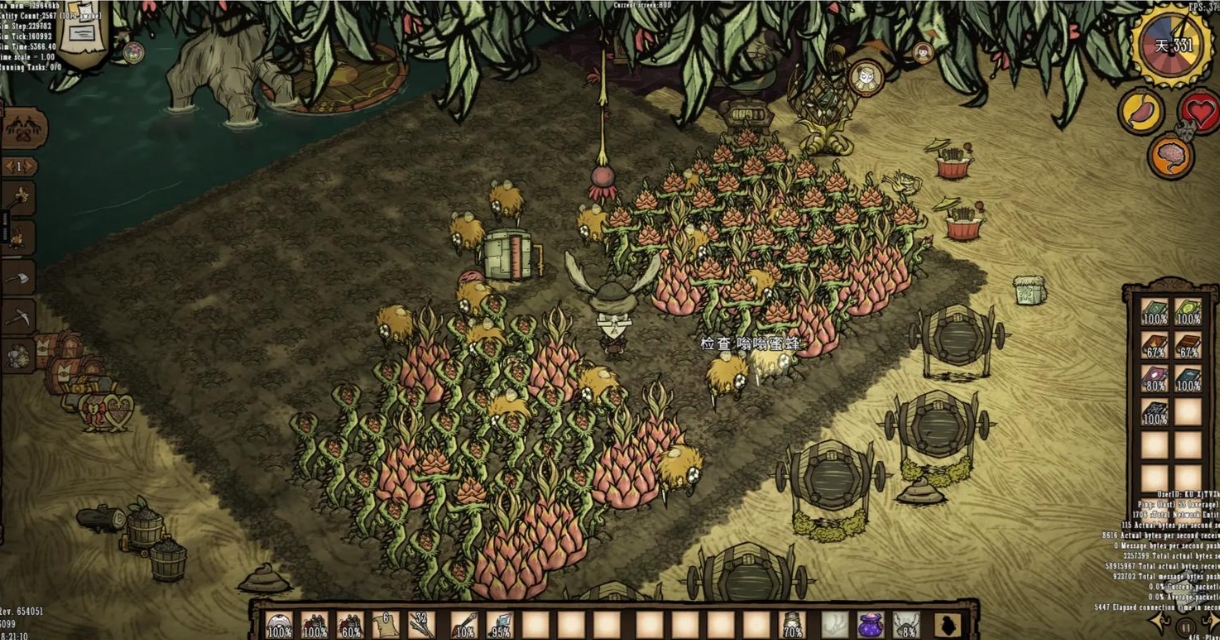Select the papyrus stack of 6
This screenshot has width=1220, height=640.
(x=385, y=625)
